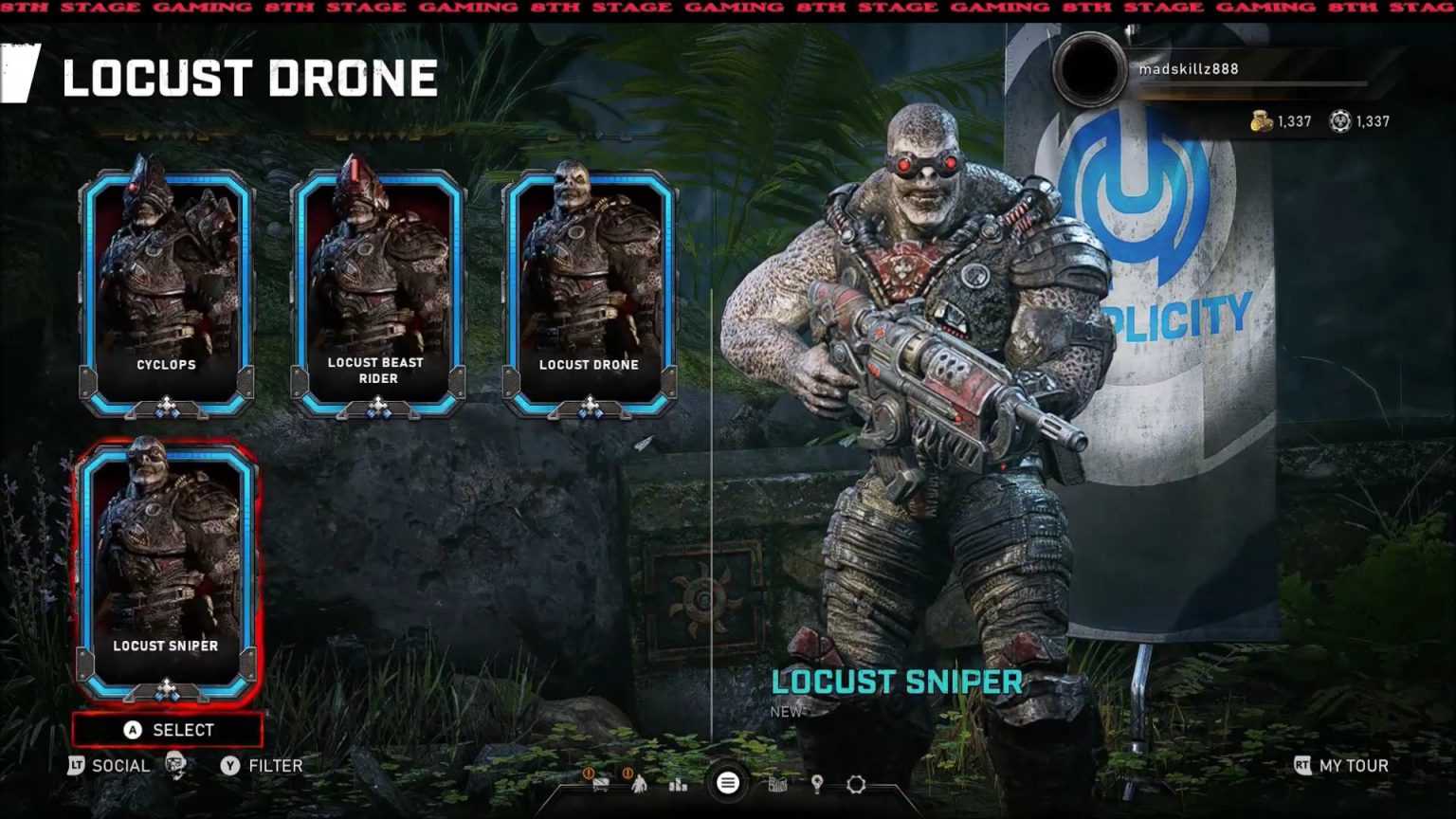Expand the Locust Beast Rider variants
Image resolution: width=1456 pixels, height=819 pixels.
tap(379, 407)
